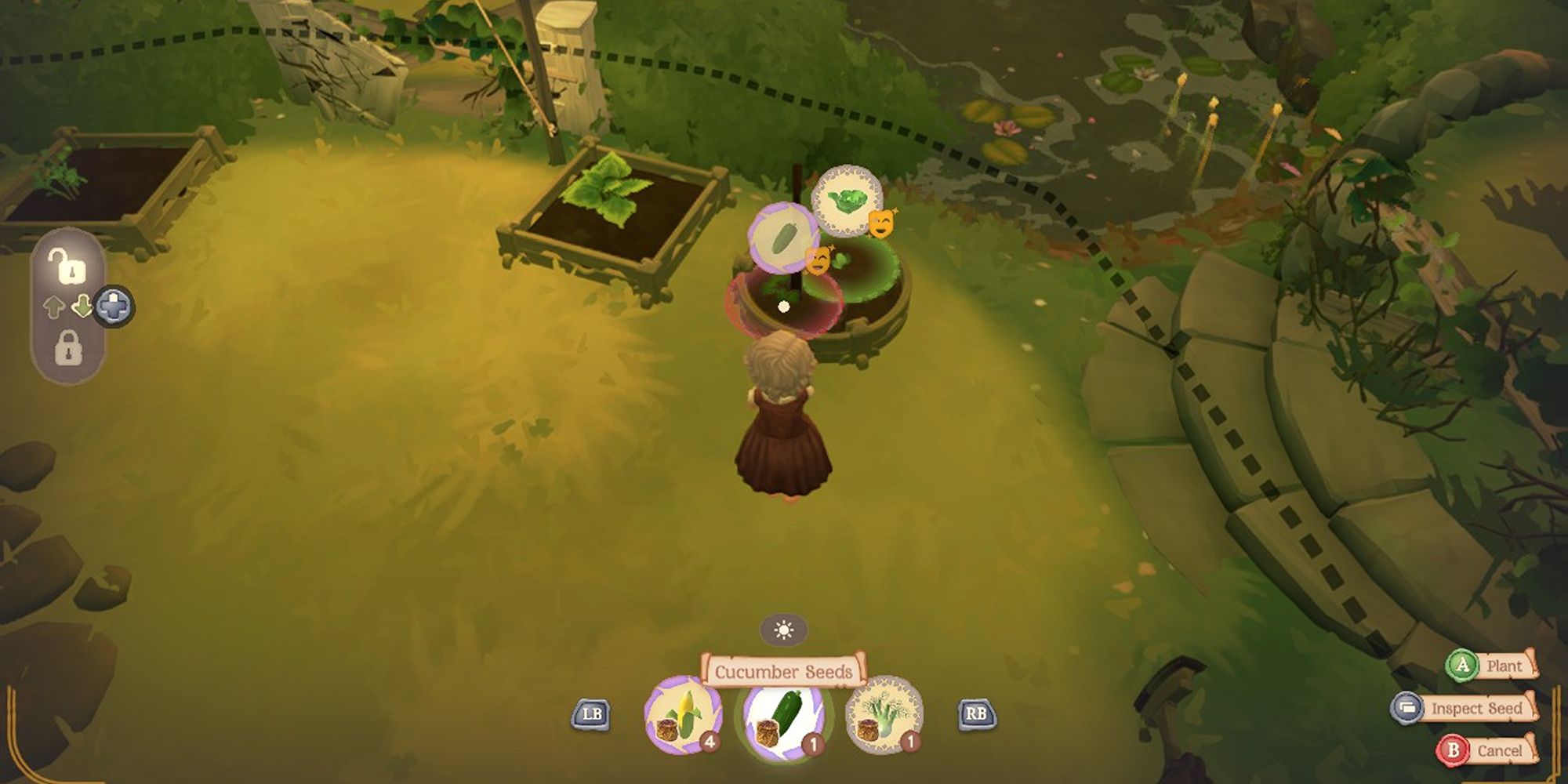Click the cabbage harvest plate icon above the planter
The image size is (1568, 784).
click(x=848, y=201)
